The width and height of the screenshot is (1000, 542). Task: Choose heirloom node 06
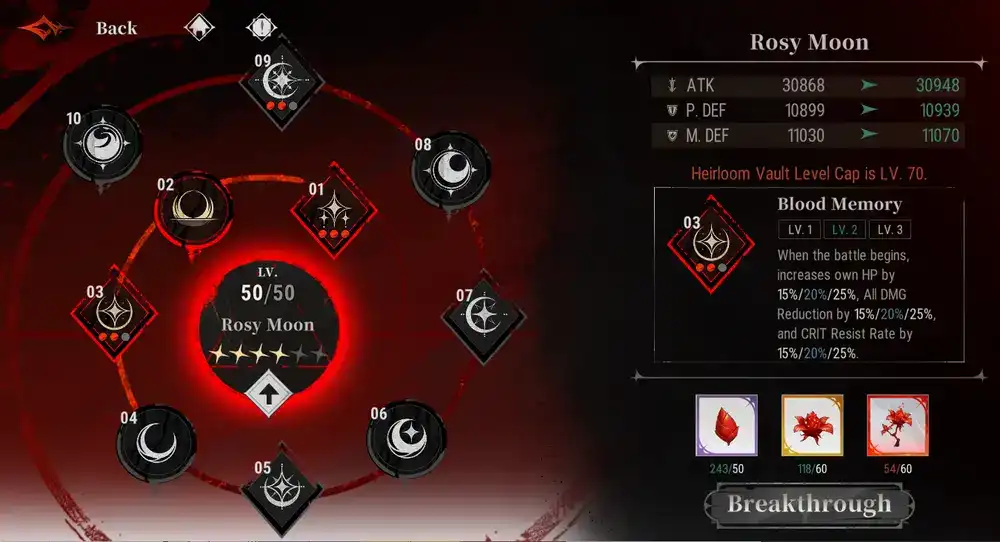404,437
